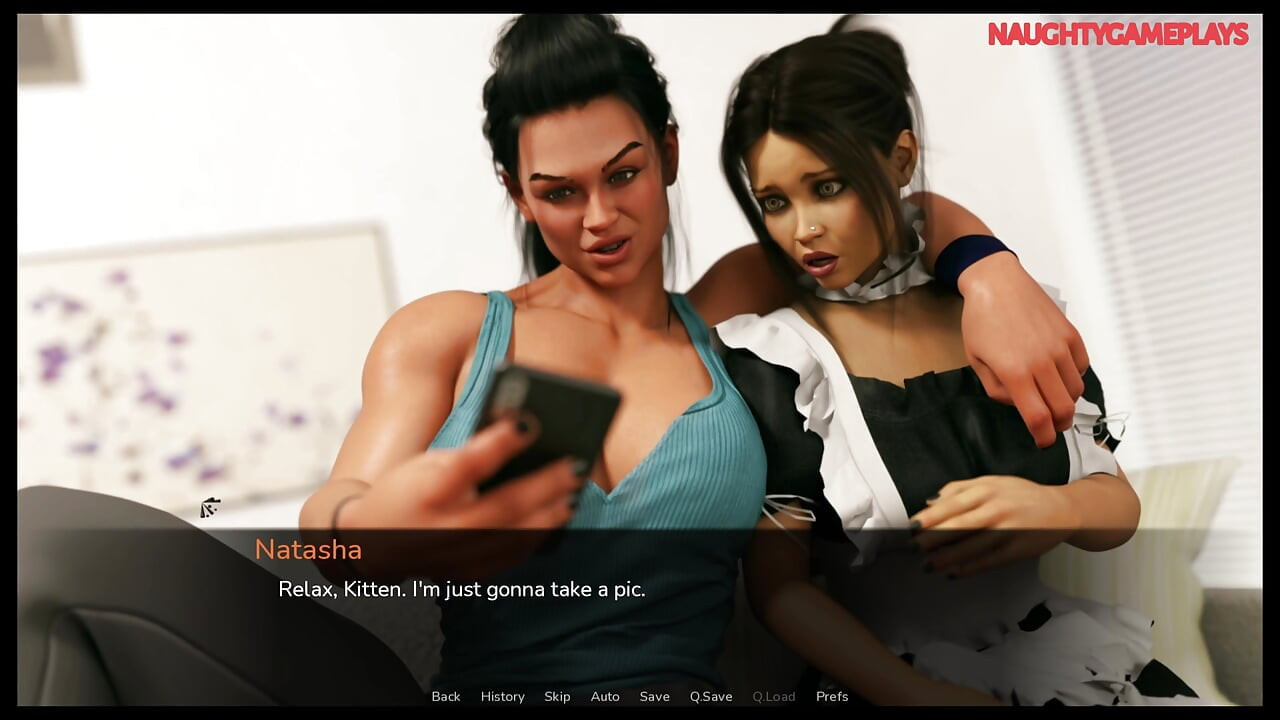Activate Skip in the quick menu

pos(557,696)
